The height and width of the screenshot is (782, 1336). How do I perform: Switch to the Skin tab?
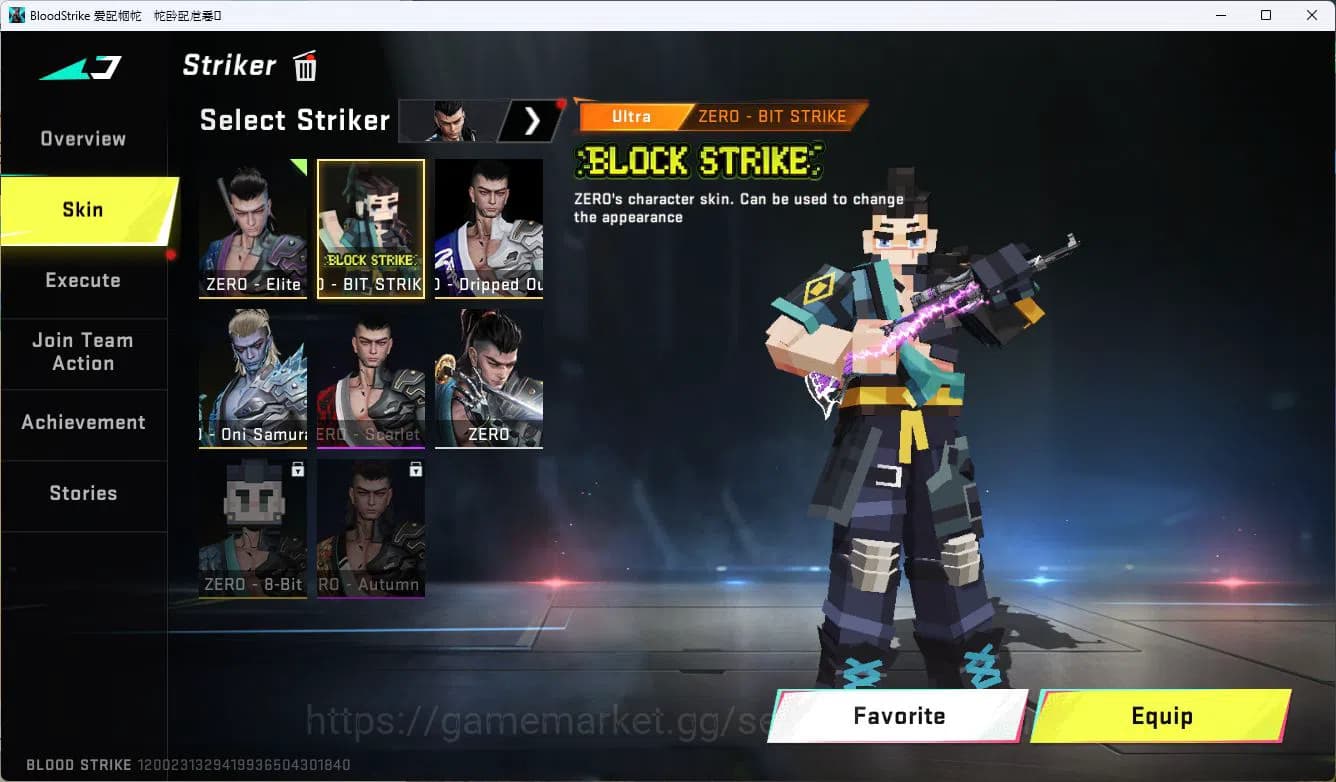[82, 209]
